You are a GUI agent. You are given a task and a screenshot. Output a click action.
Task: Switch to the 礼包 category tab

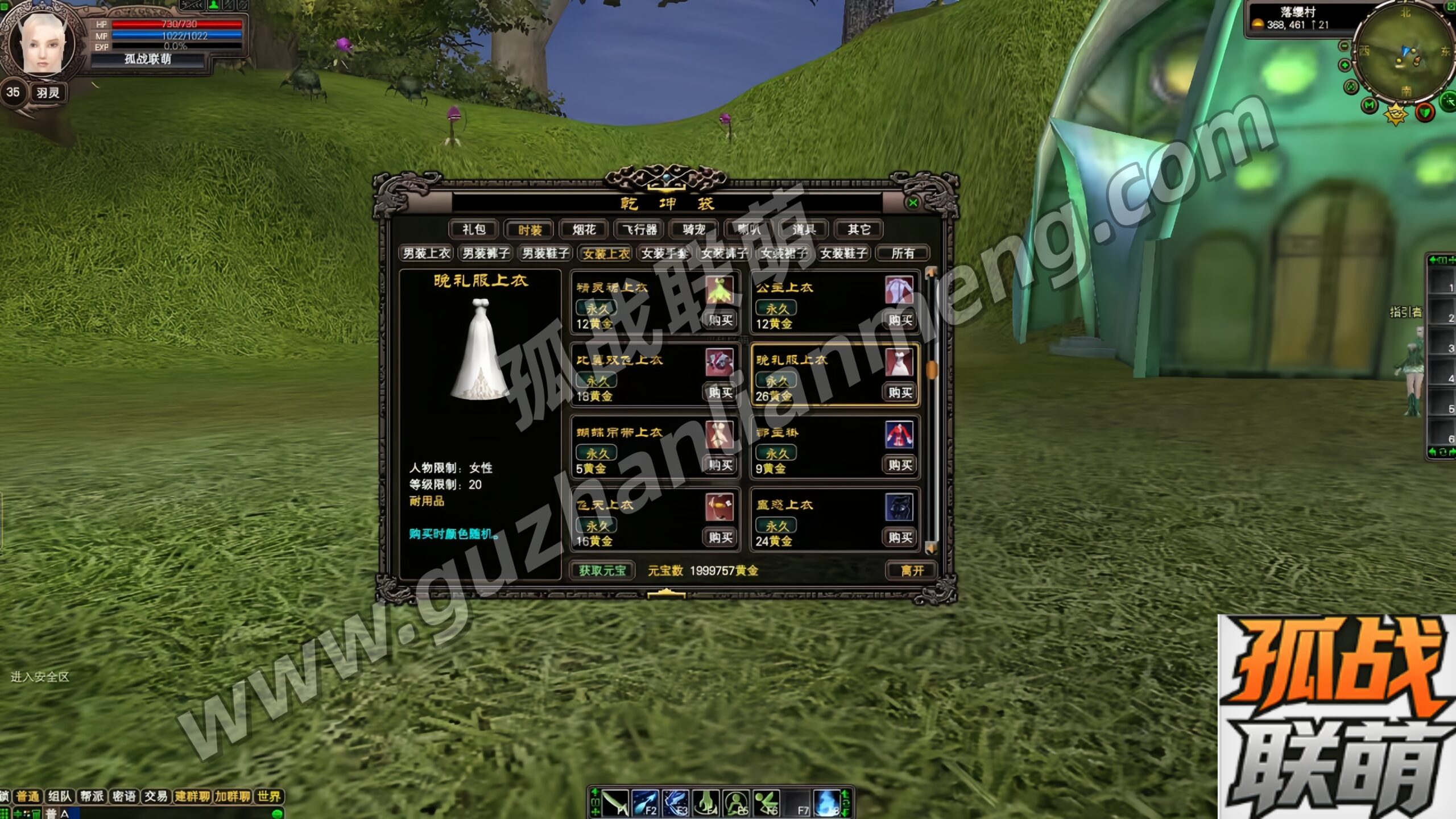point(473,229)
